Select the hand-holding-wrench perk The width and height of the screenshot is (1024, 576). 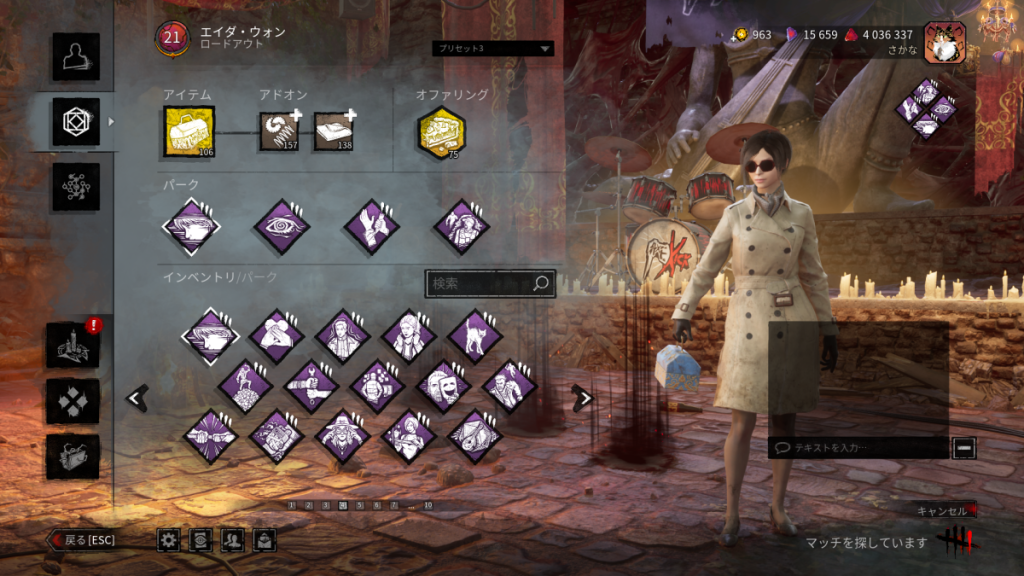(311, 386)
